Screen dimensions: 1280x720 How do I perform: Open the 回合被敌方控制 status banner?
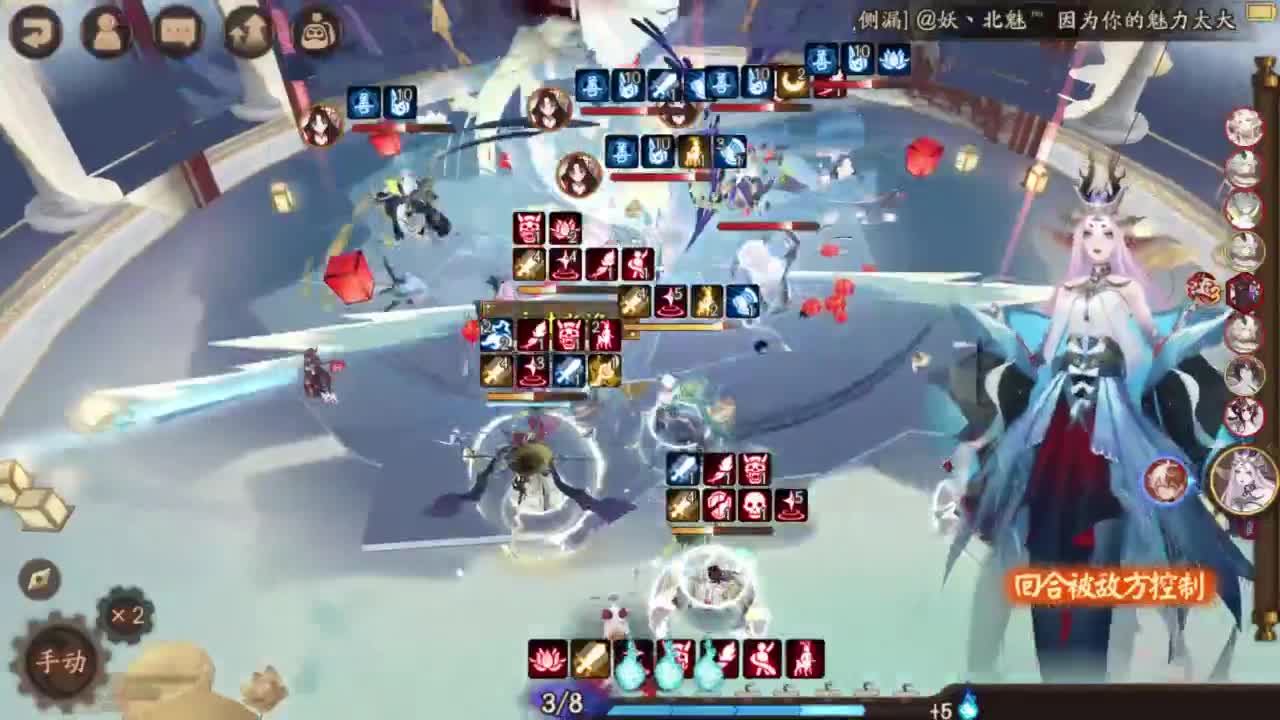1106,588
